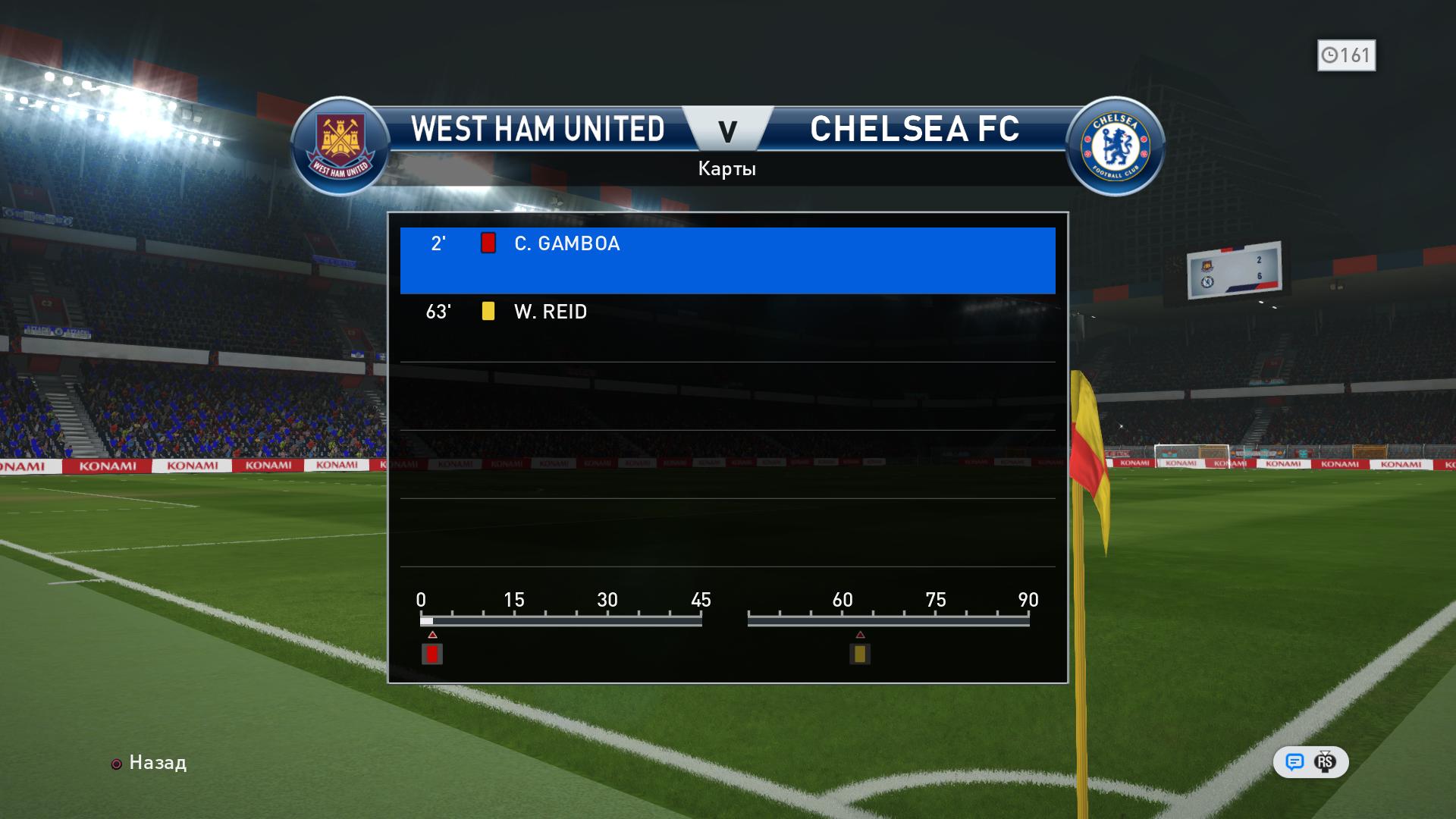The image size is (1456, 819).
Task: Select the W. Reid yellow card row
Action: point(726,326)
